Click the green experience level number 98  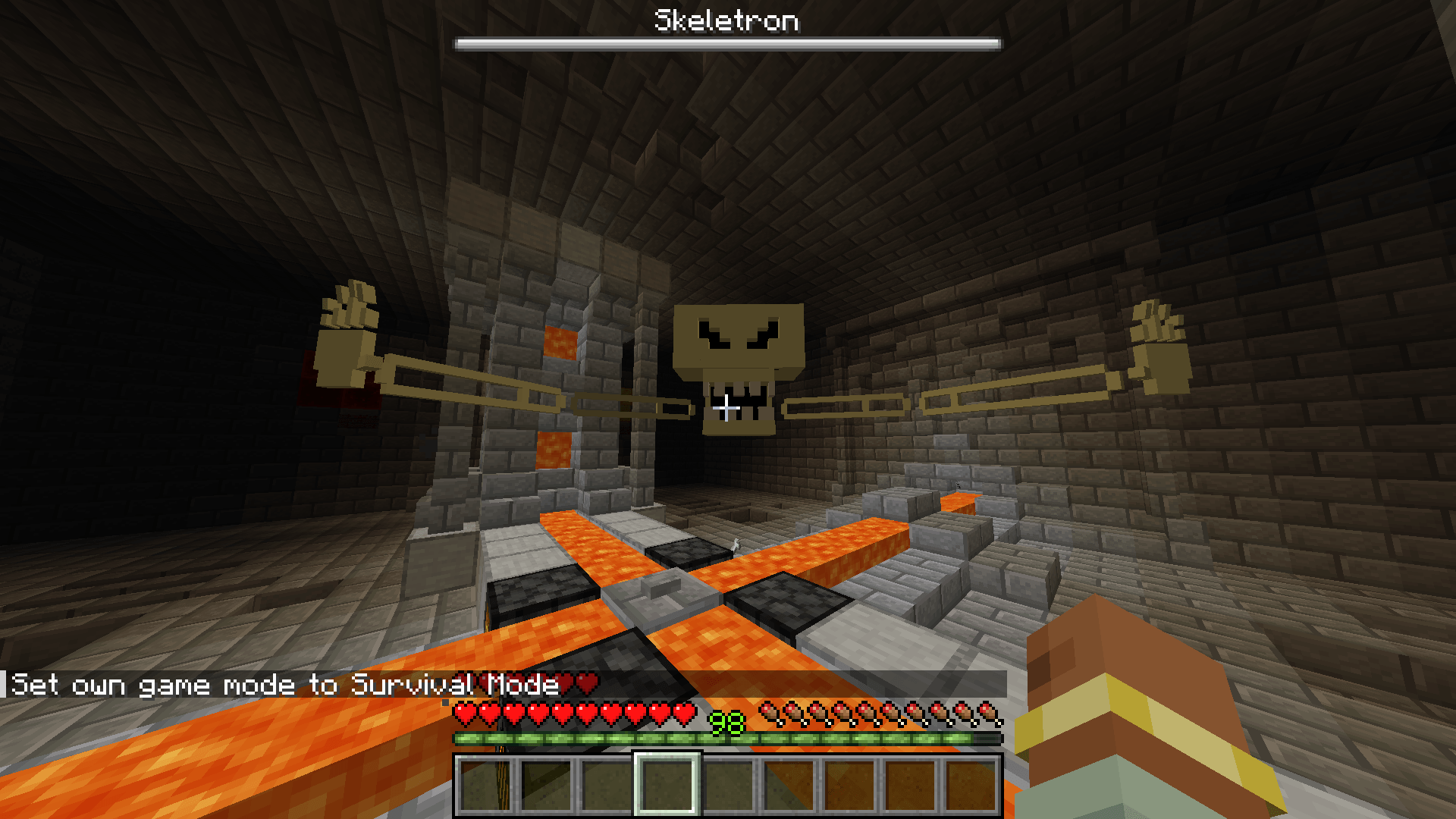(x=726, y=722)
